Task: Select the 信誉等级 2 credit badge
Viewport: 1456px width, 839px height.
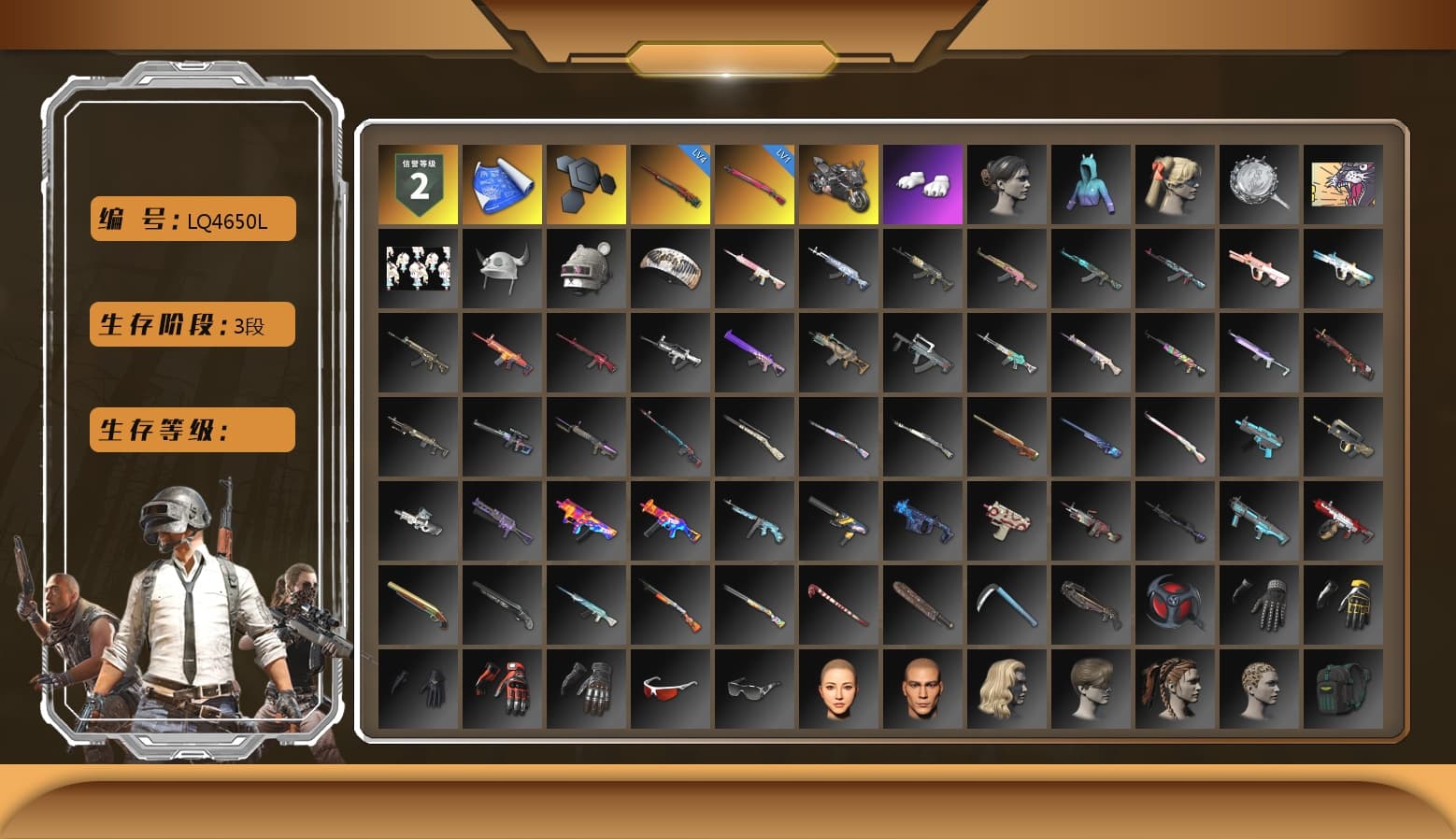Action: [x=418, y=182]
